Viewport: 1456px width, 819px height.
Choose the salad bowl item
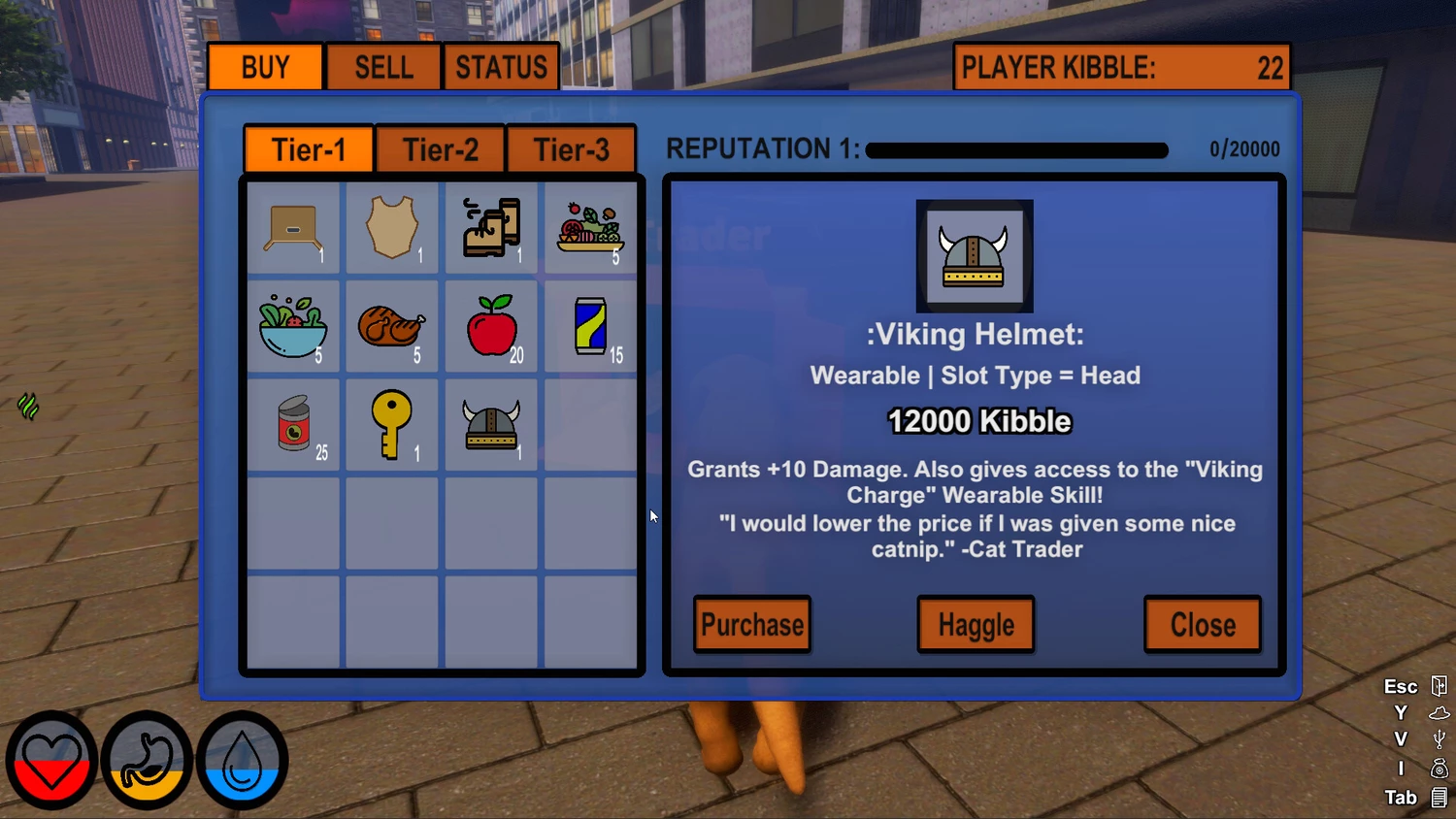pyautogui.click(x=293, y=326)
